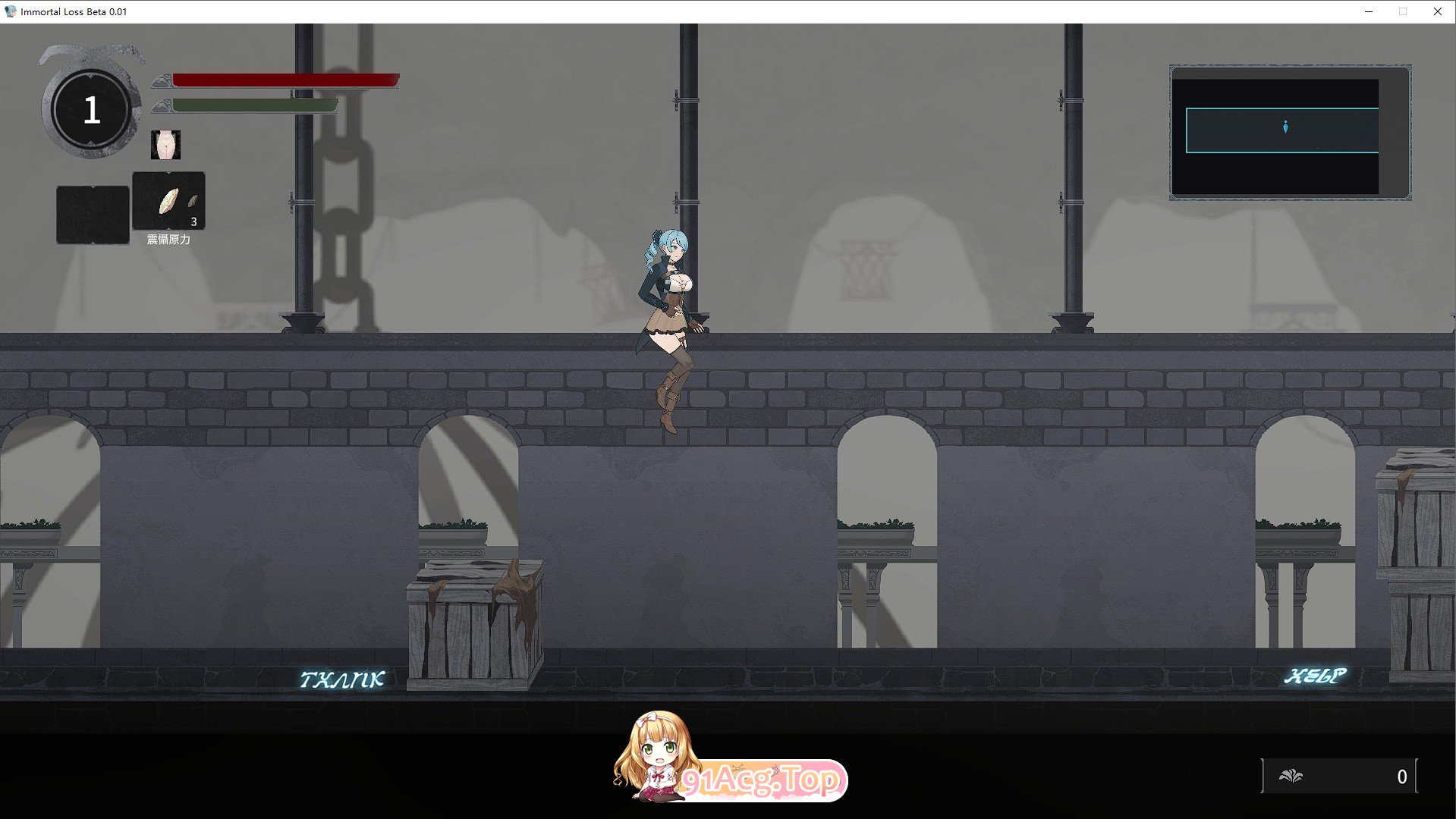Viewport: 1456px width, 819px height.
Task: Click the Immortal Loss title bar icon
Action: (11, 11)
